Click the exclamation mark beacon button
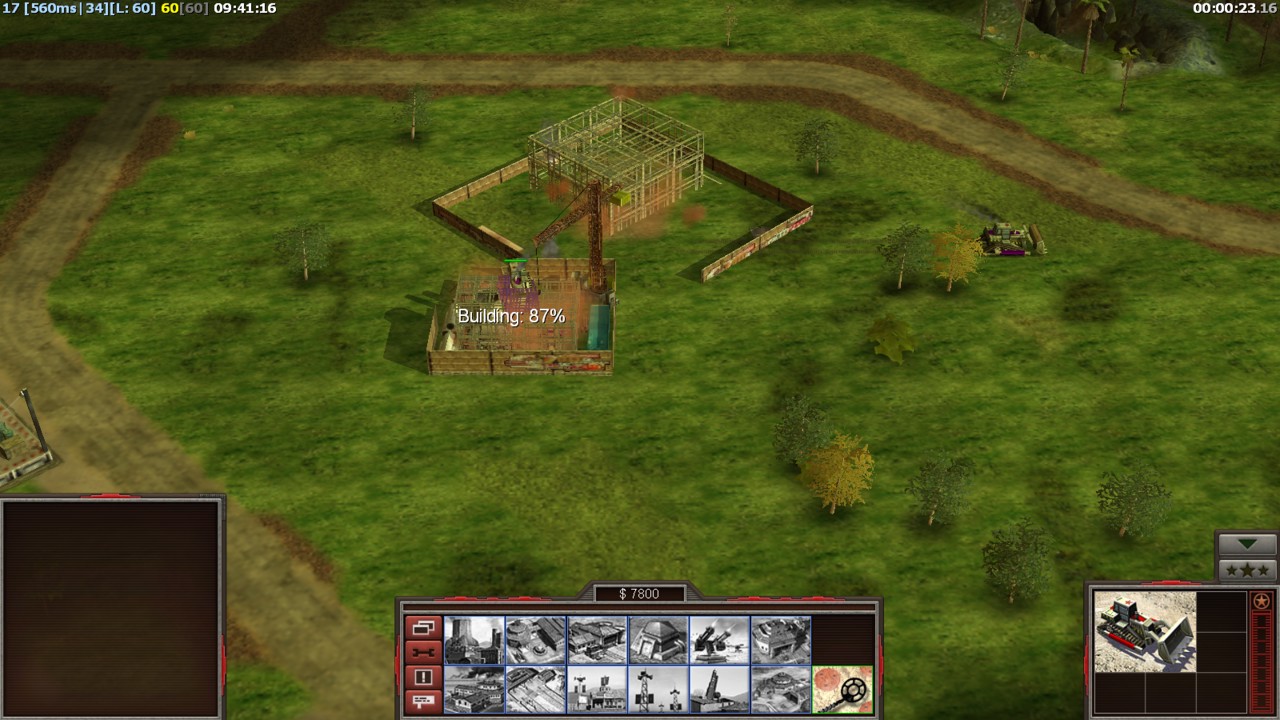The width and height of the screenshot is (1280, 720). (x=423, y=677)
